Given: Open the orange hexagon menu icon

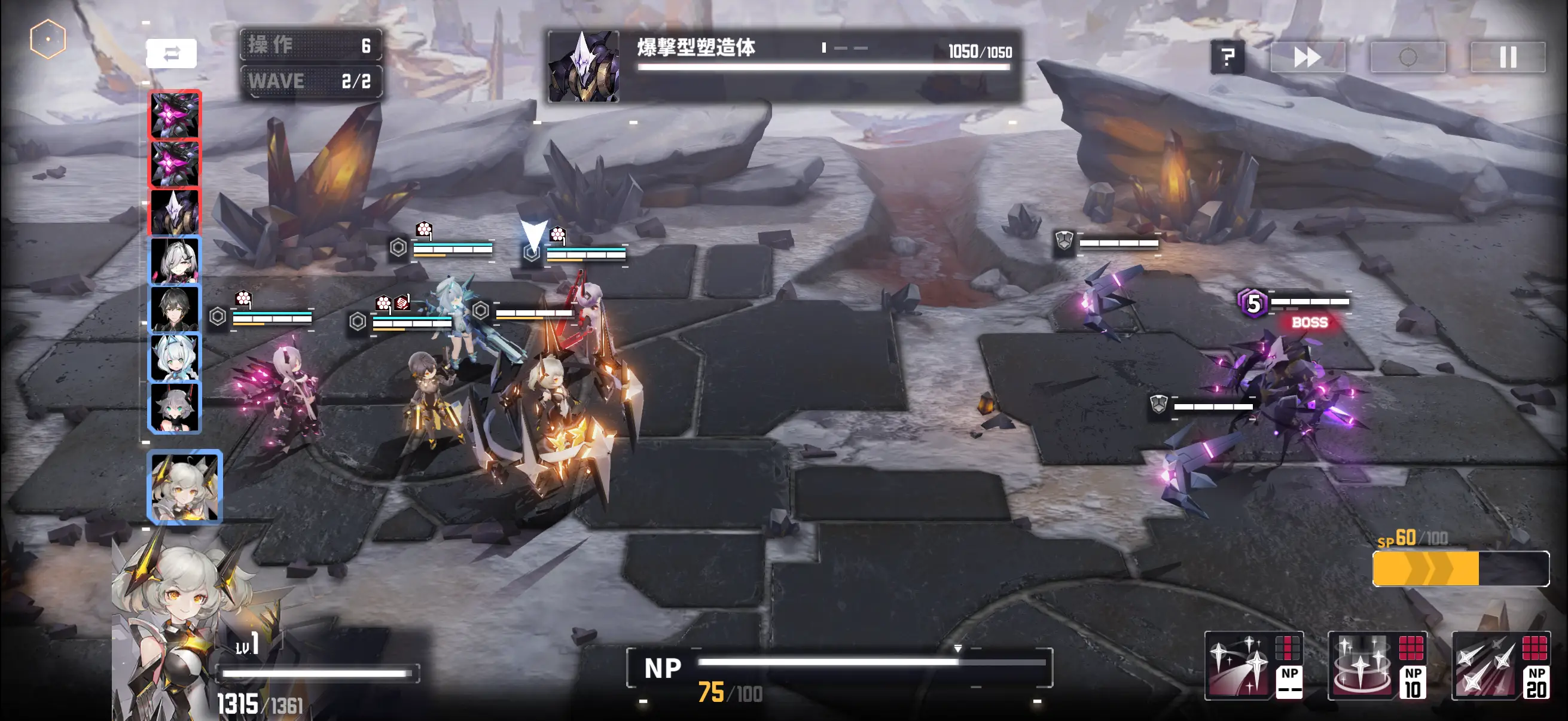Looking at the screenshot, I should [47, 39].
